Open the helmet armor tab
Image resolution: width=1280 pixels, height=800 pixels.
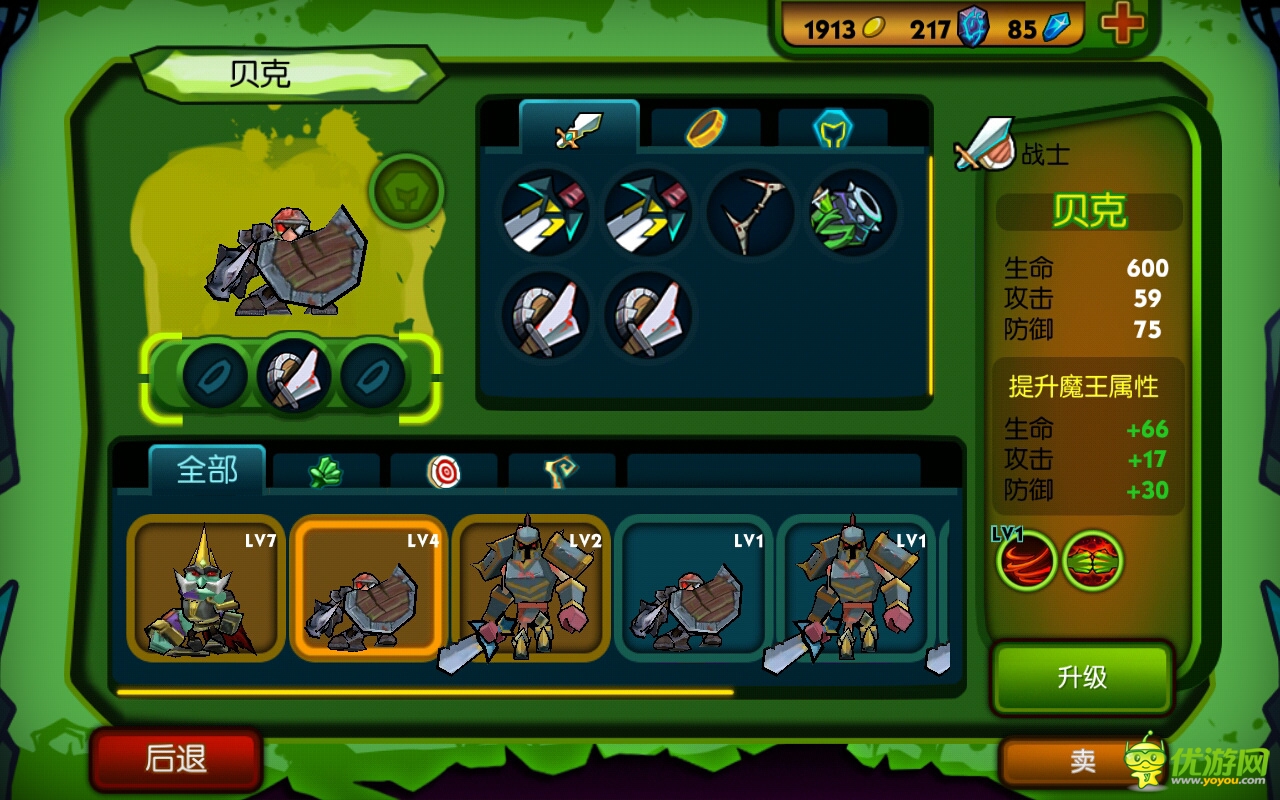(832, 129)
